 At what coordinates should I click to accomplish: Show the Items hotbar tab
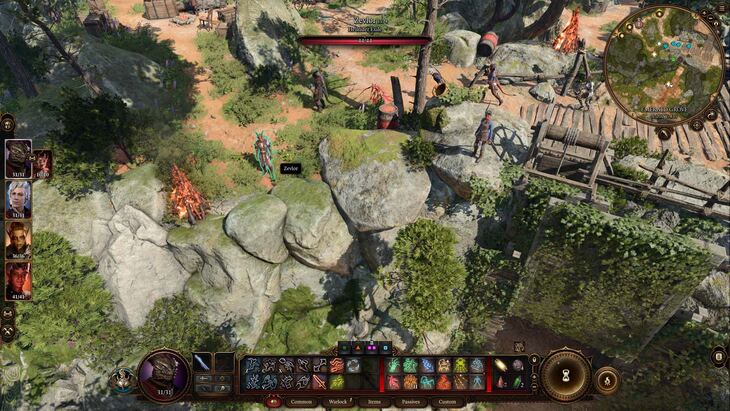(x=372, y=401)
